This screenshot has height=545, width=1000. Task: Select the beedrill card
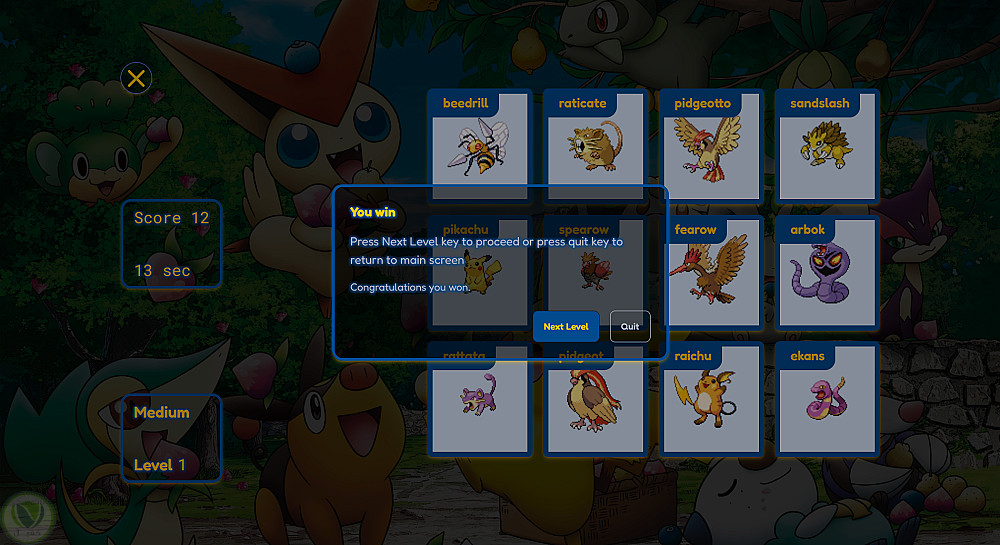coord(479,141)
